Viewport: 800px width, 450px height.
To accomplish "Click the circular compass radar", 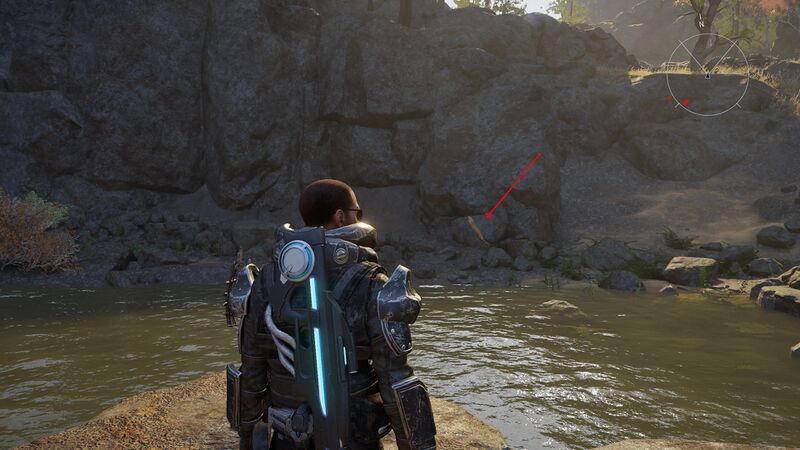I will [707, 75].
